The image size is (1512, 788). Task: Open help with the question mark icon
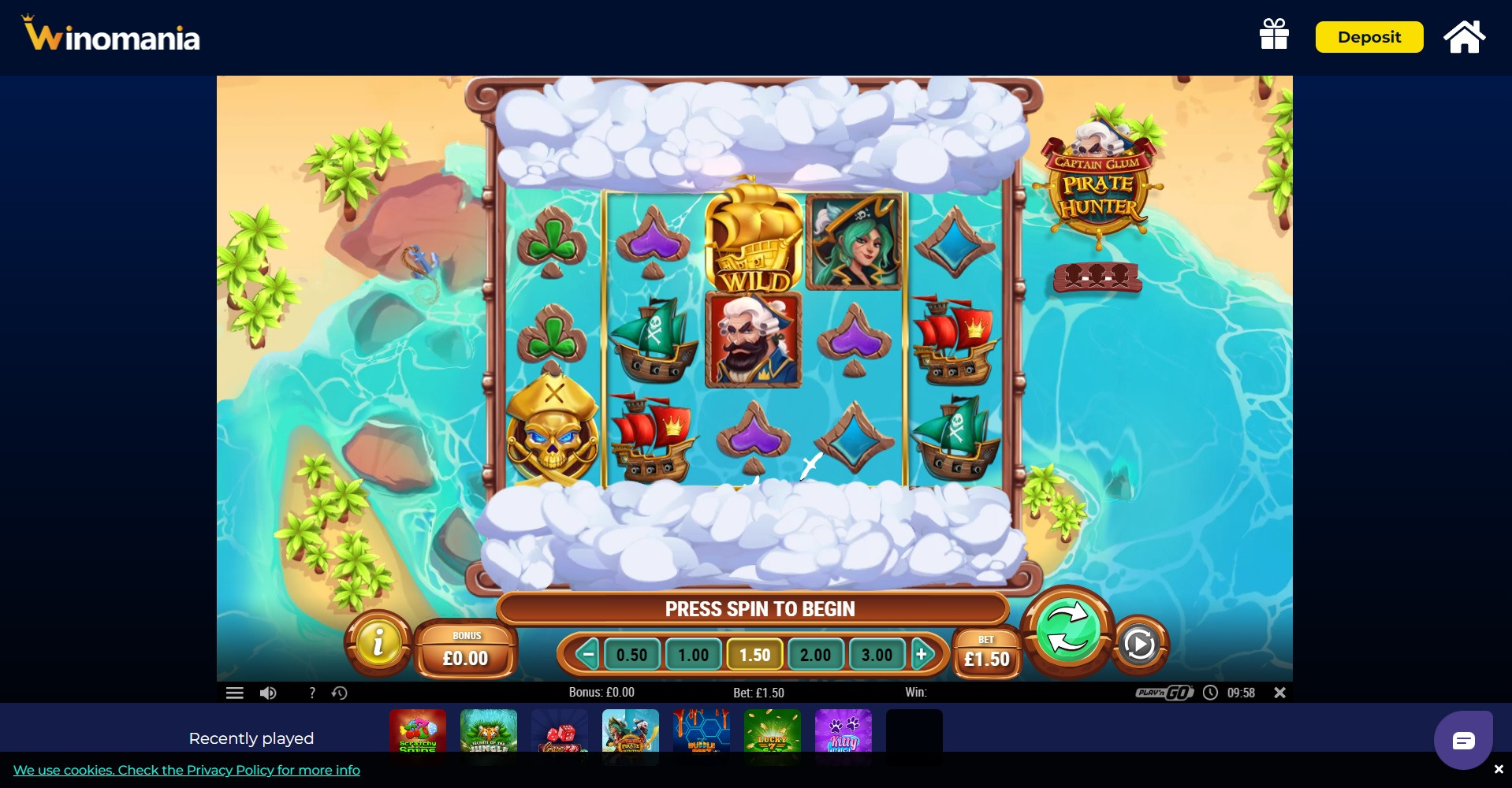[x=312, y=692]
